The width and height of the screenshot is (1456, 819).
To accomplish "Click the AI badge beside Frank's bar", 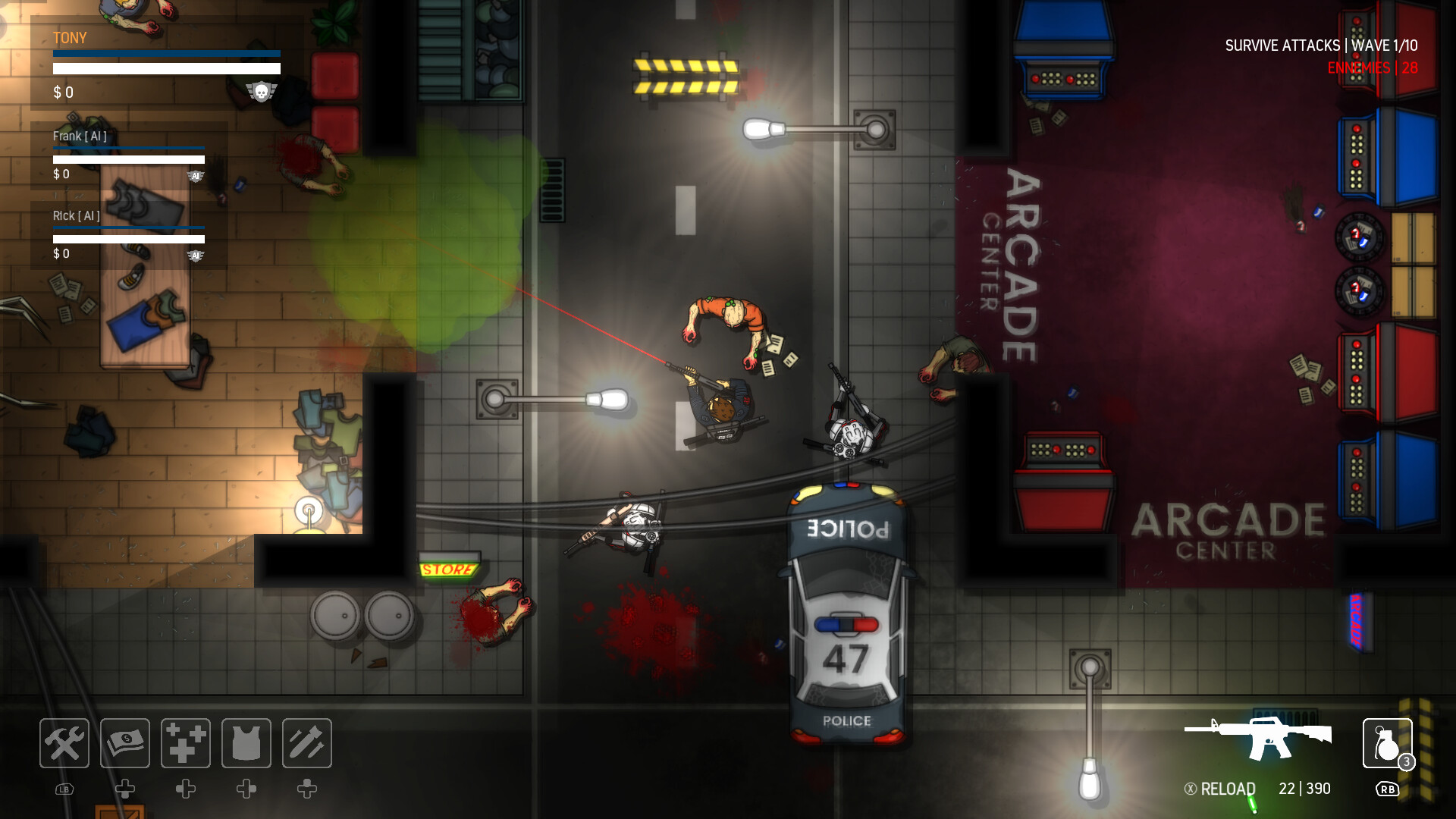I will pos(197,174).
